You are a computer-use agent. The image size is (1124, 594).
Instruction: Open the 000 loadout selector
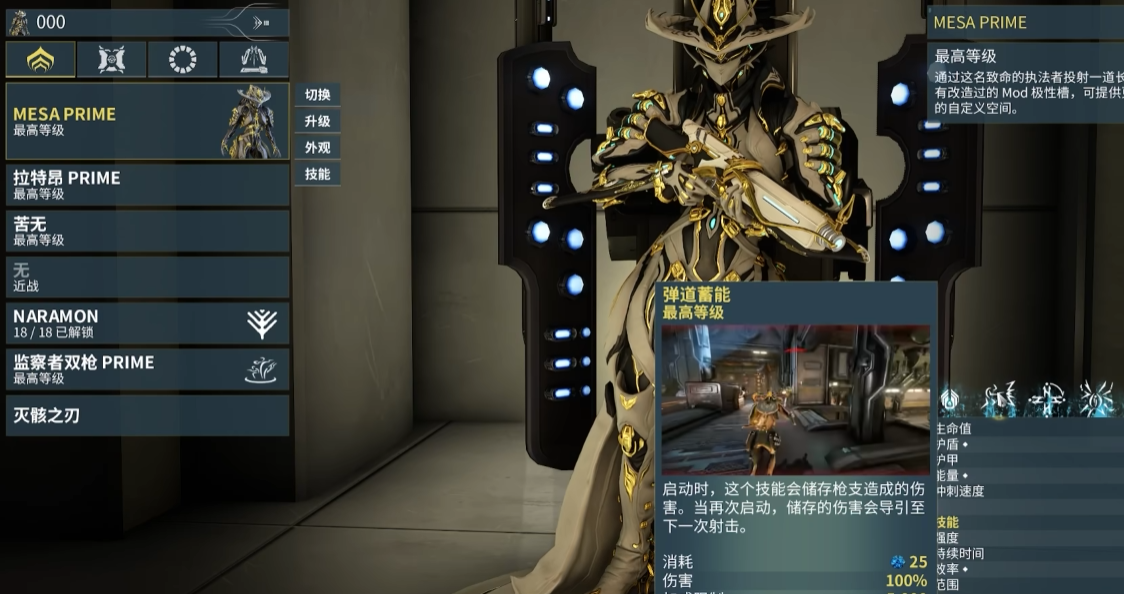click(x=147, y=22)
